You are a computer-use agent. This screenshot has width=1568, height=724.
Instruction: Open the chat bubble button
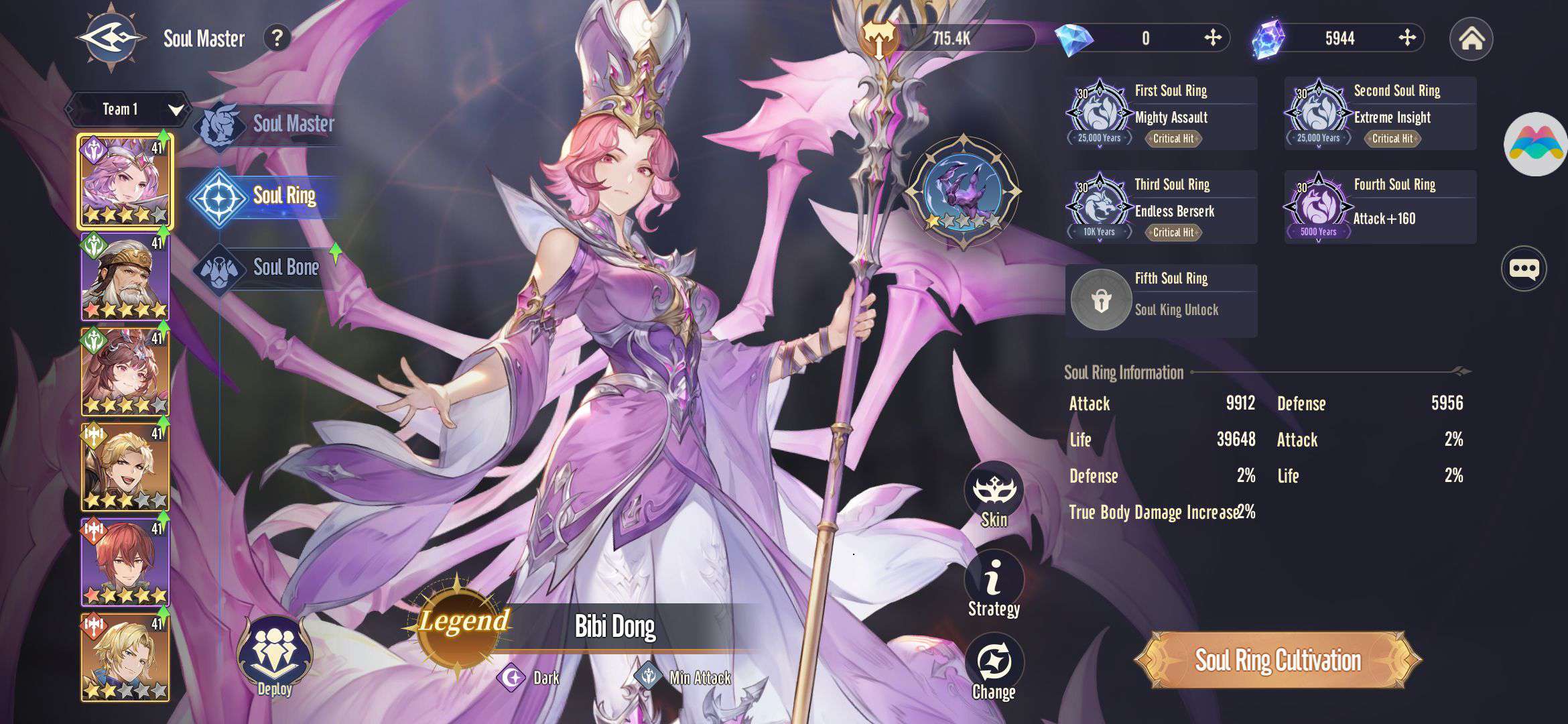coord(1524,269)
